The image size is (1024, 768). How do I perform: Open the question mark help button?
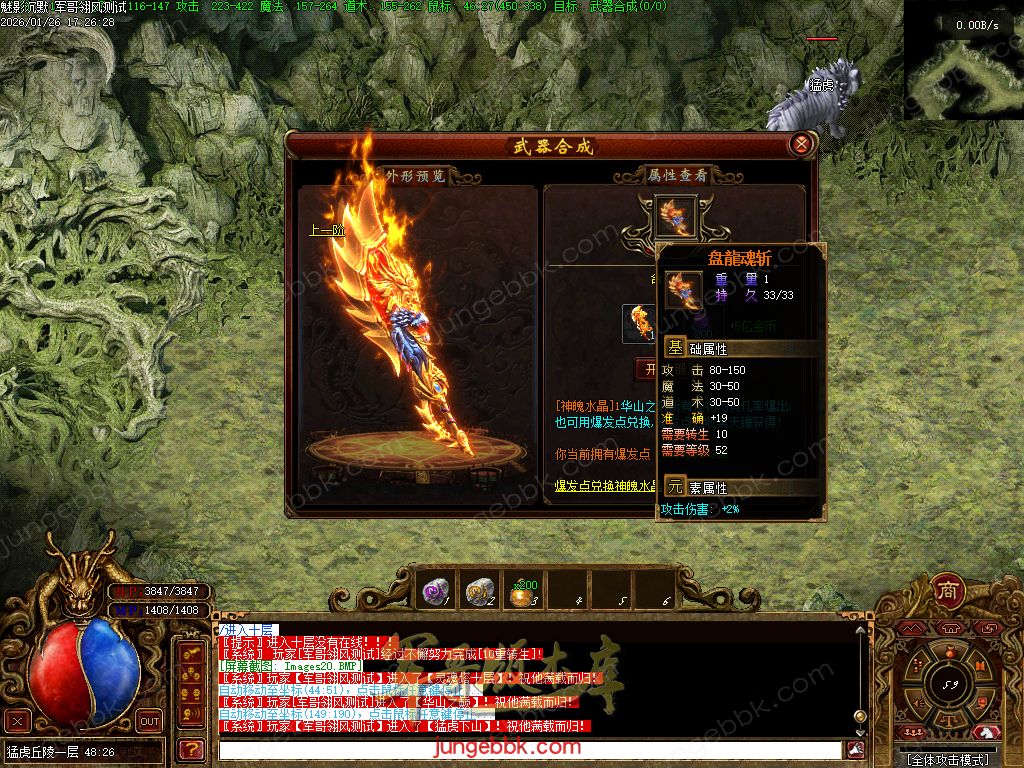click(x=189, y=747)
